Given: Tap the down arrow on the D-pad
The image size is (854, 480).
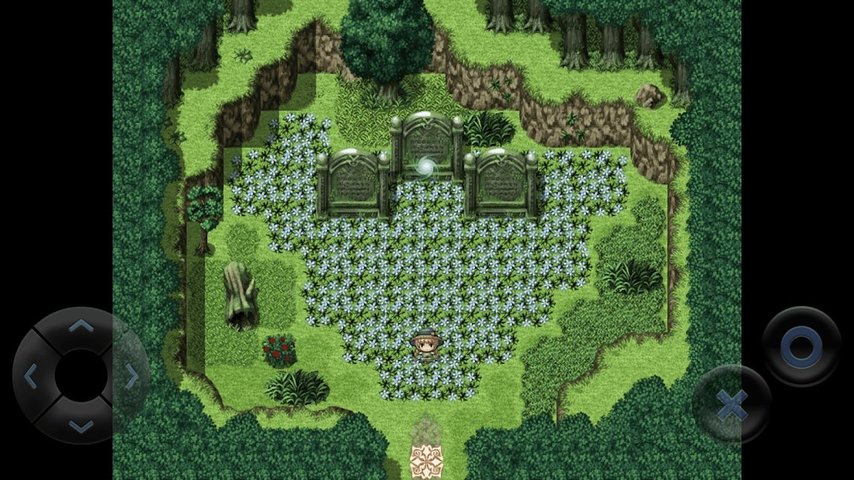Looking at the screenshot, I should 81,425.
